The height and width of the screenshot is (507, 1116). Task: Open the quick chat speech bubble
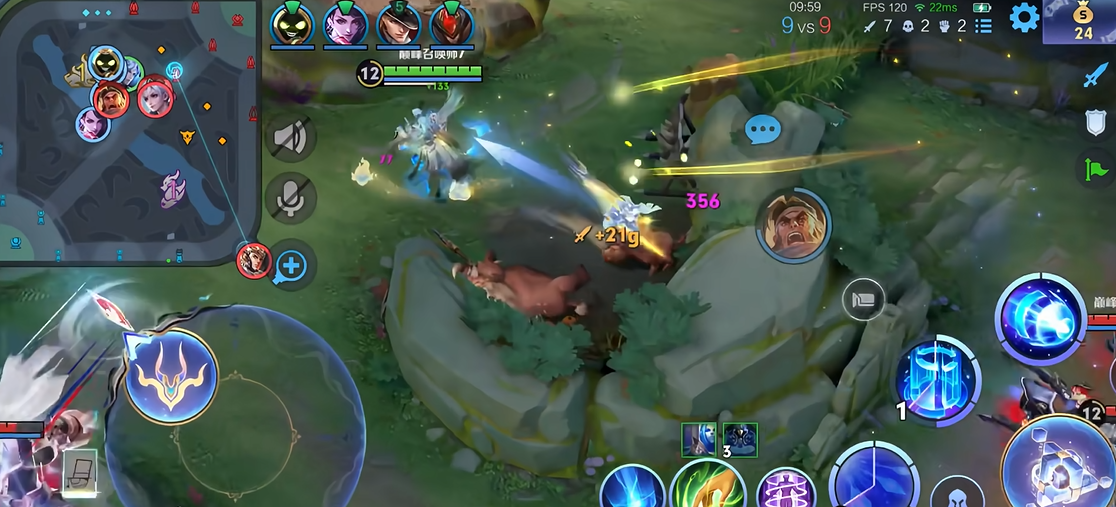[763, 129]
